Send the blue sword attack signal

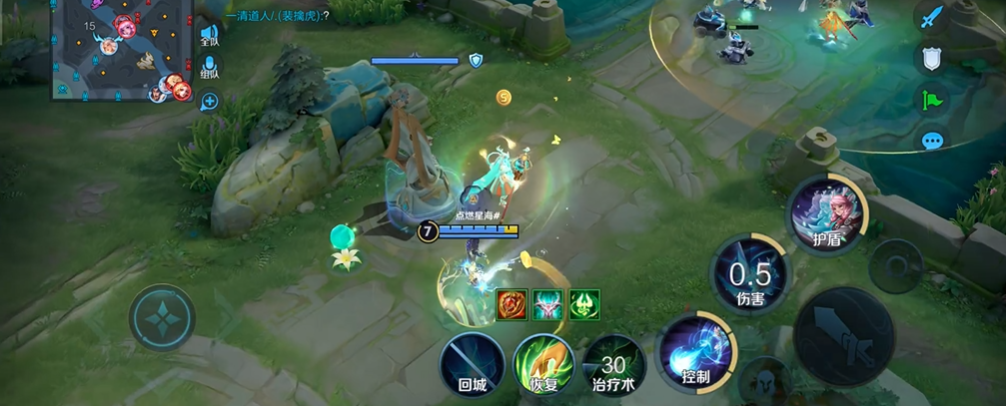(932, 17)
